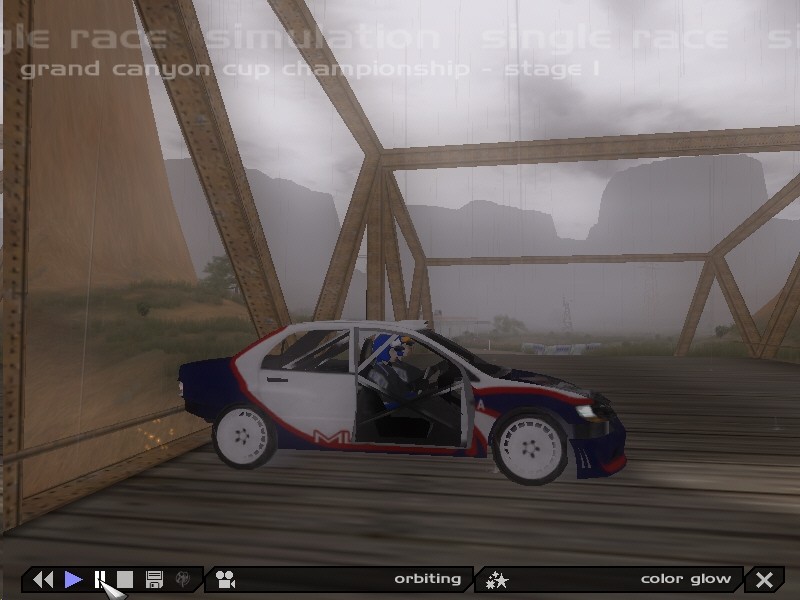This screenshot has width=800, height=600.
Task: Stop the replay playback
Action: tap(125, 579)
